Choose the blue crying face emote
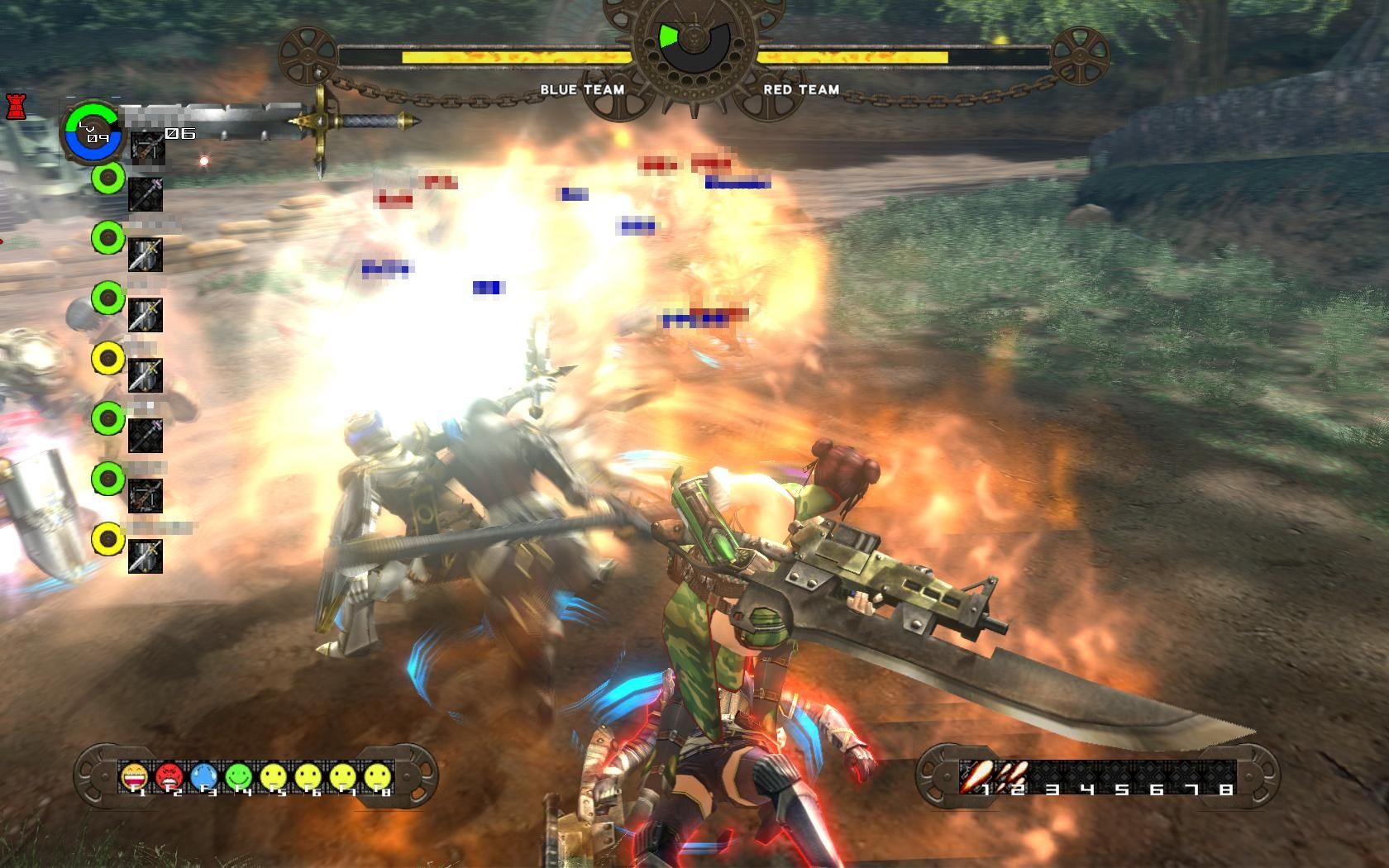The width and height of the screenshot is (1389, 868). pyautogui.click(x=203, y=776)
